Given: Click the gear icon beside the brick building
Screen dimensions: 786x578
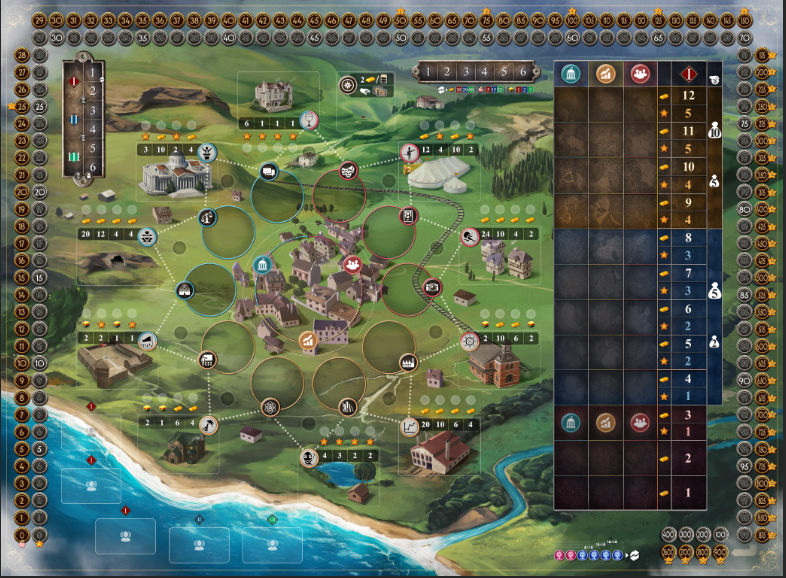Looking at the screenshot, I should click(x=470, y=342).
